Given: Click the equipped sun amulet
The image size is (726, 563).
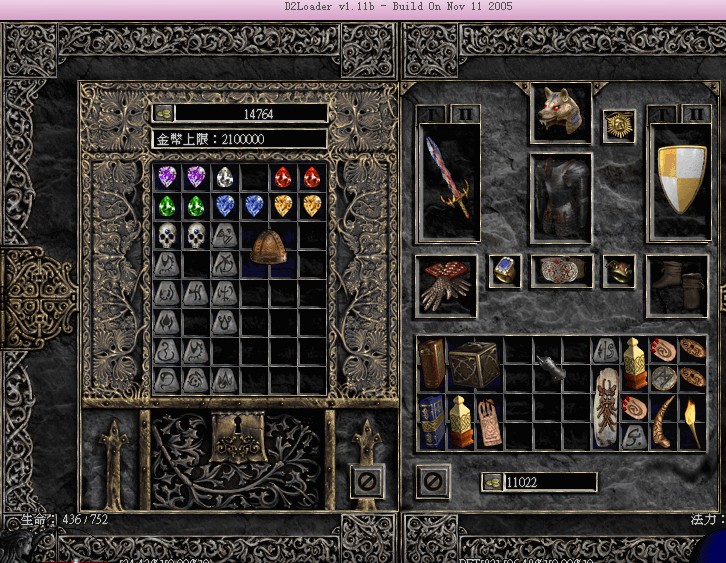Looking at the screenshot, I should (x=619, y=127).
